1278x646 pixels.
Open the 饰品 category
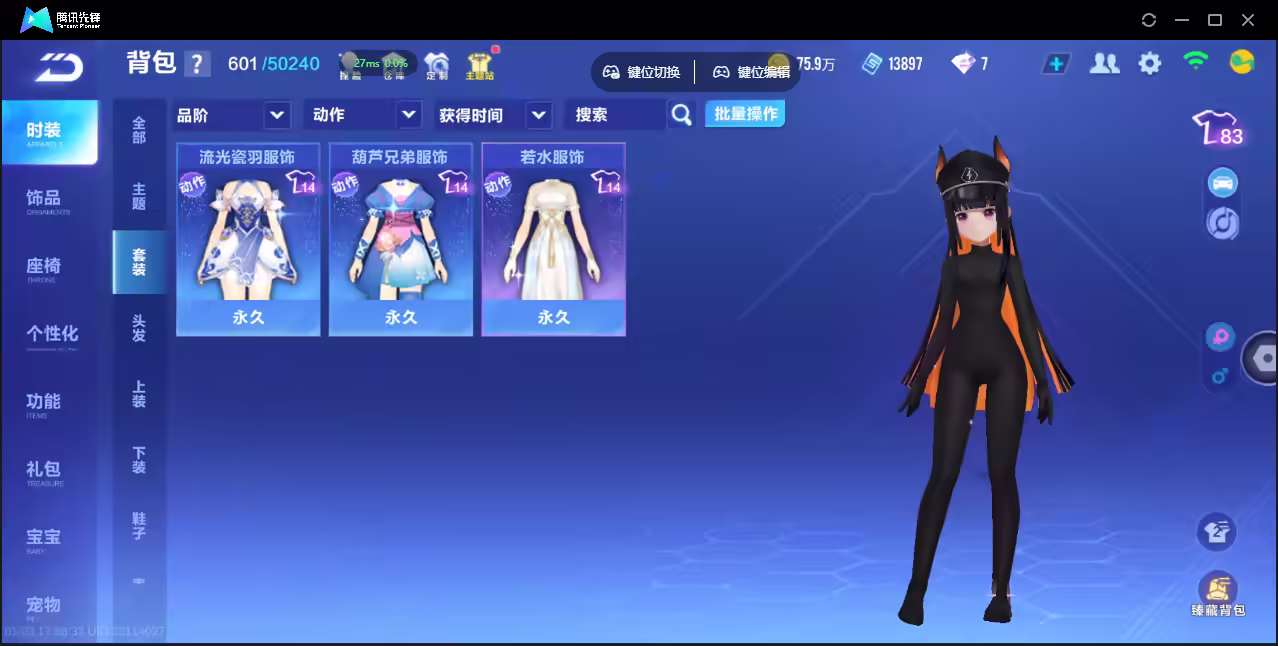(45, 199)
